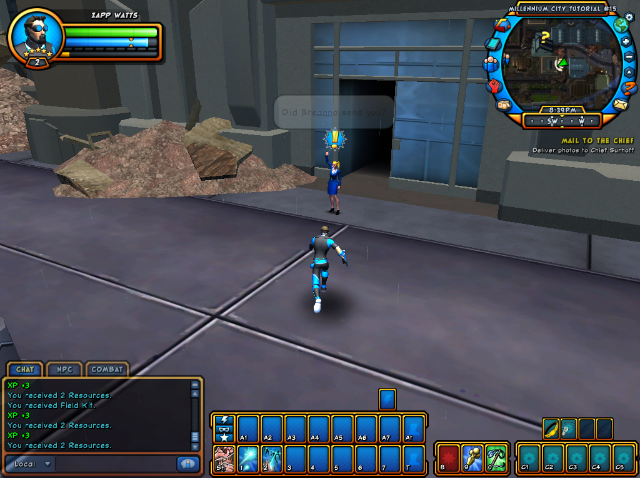Use the green item in slot 0

coord(496,458)
